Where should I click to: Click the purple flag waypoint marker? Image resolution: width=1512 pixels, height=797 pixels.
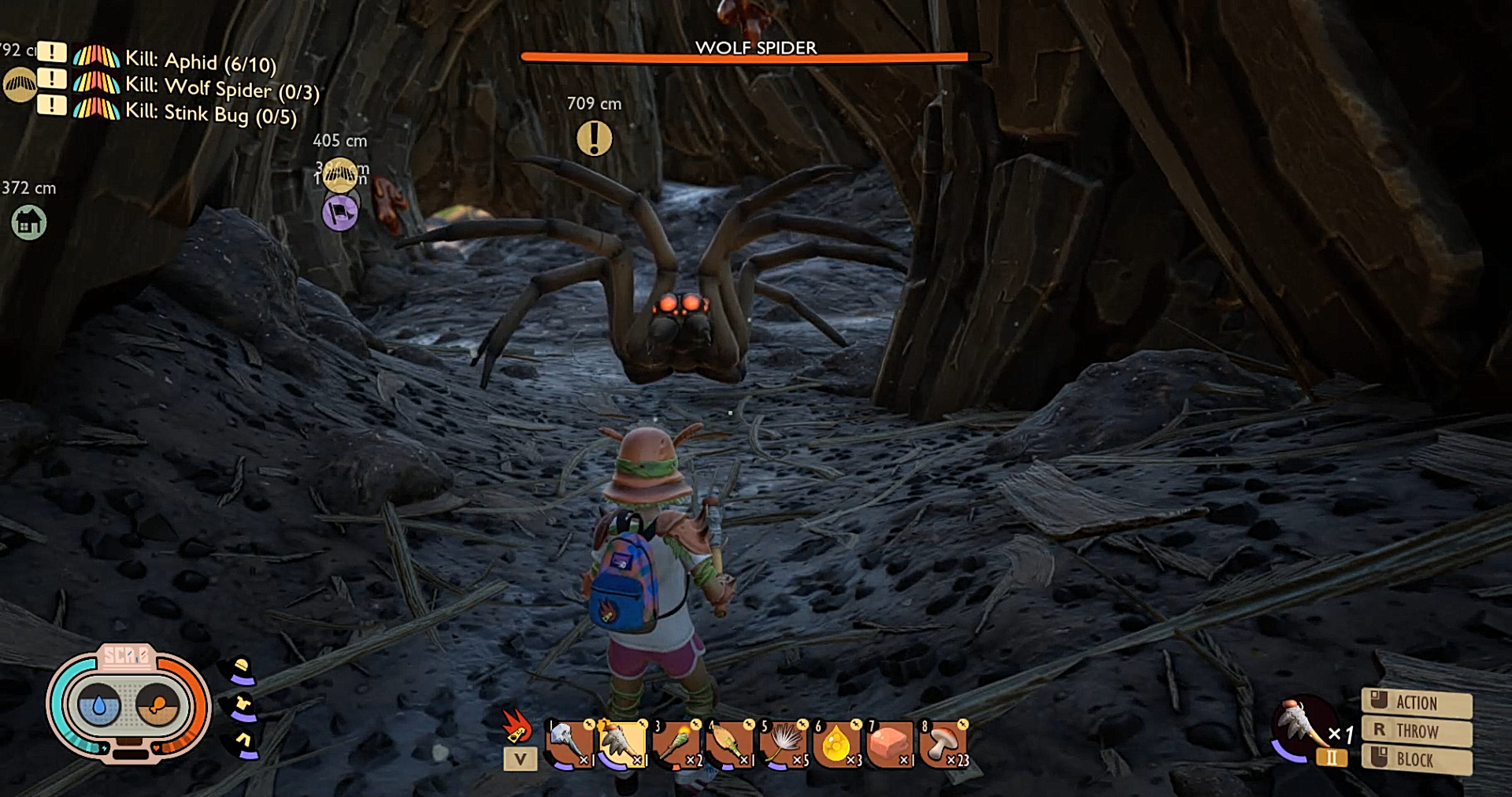(x=340, y=213)
